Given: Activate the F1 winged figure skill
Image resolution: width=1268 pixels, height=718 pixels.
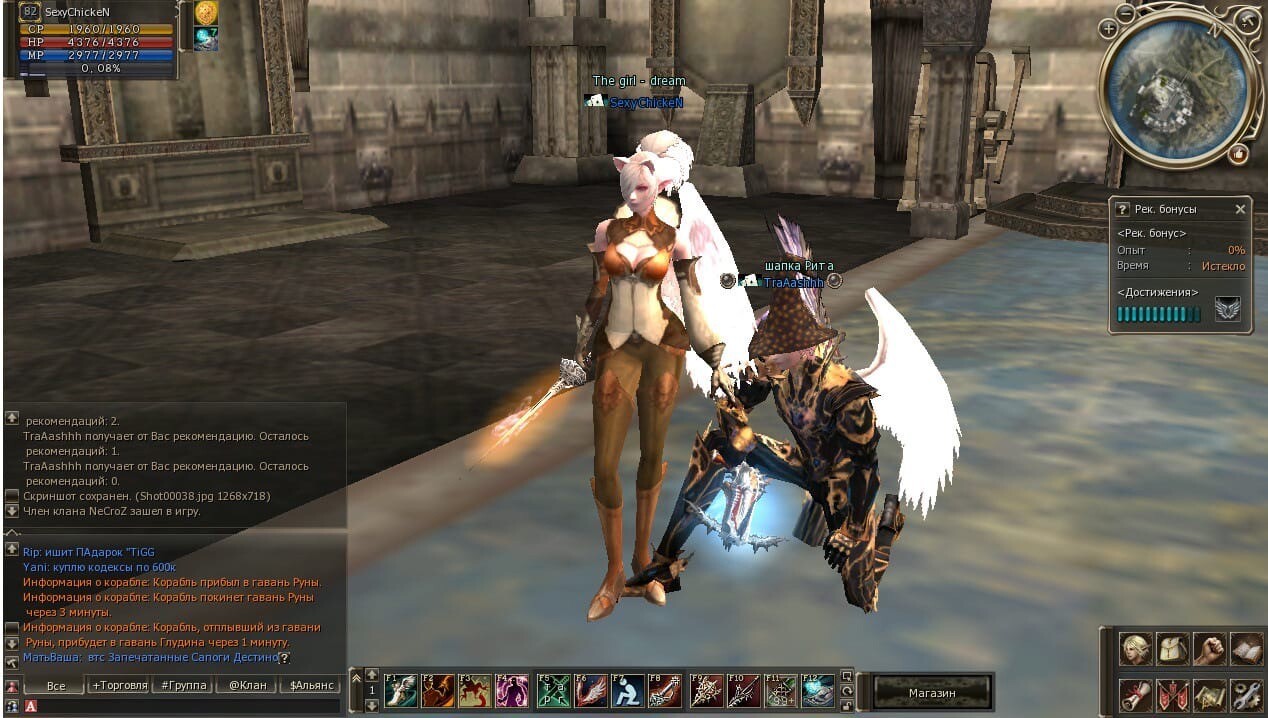Looking at the screenshot, I should [400, 691].
